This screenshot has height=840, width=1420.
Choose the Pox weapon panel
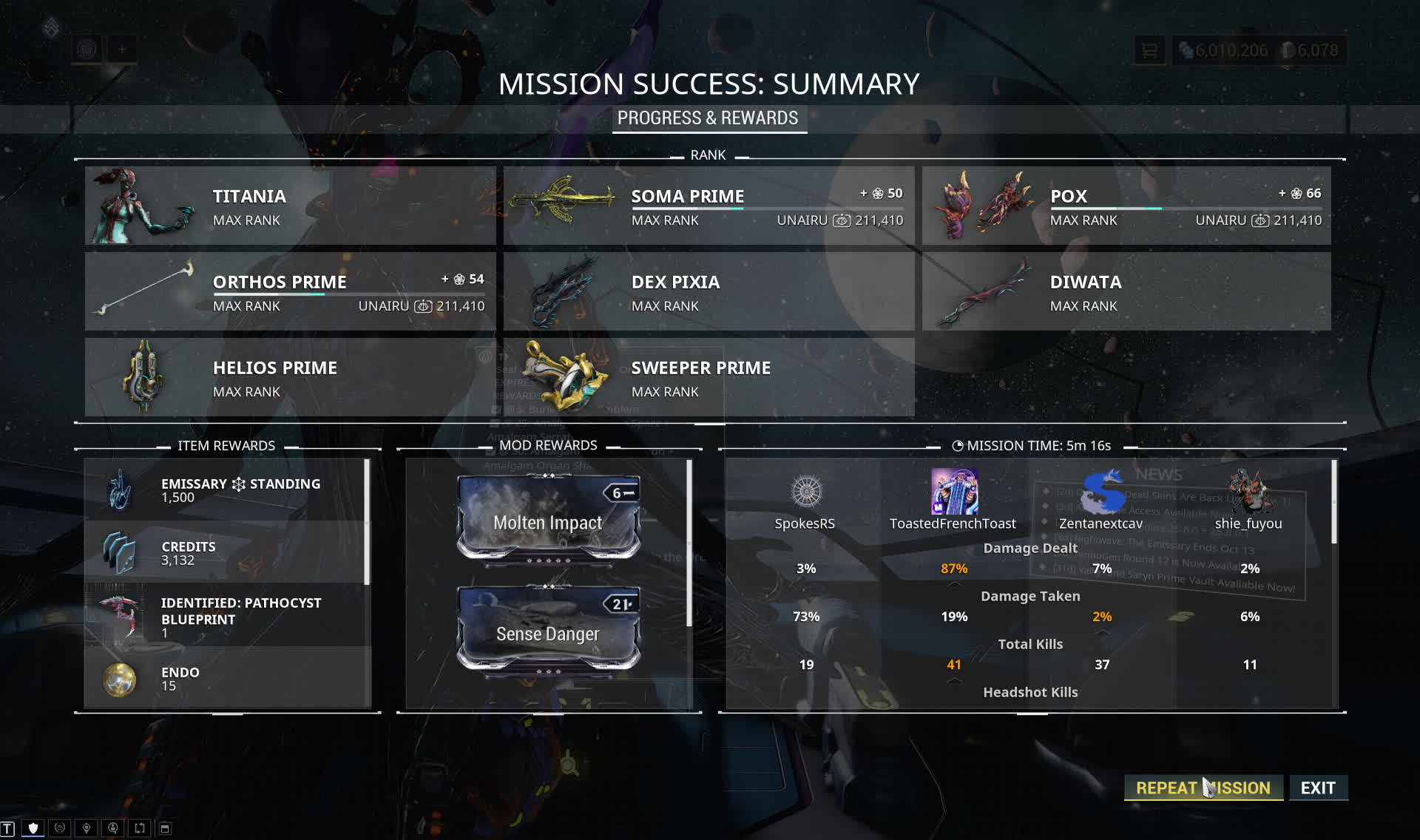click(1126, 206)
